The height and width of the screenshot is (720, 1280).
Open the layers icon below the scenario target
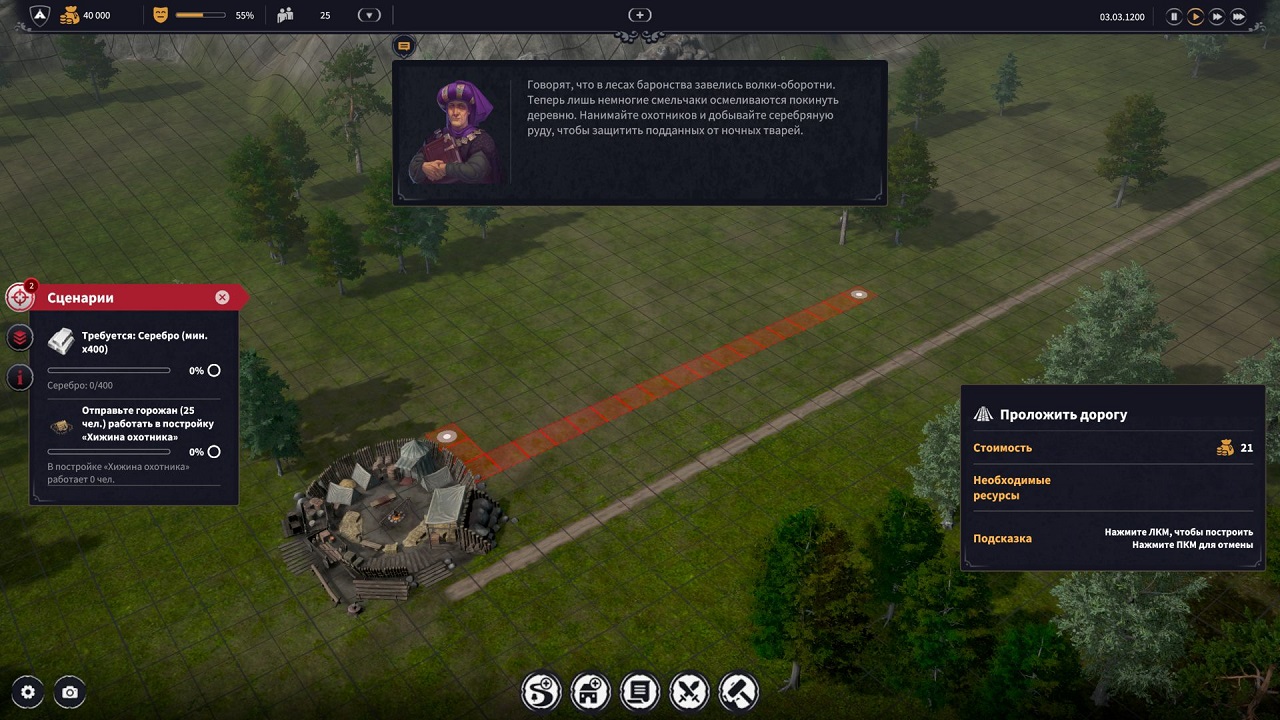click(19, 338)
